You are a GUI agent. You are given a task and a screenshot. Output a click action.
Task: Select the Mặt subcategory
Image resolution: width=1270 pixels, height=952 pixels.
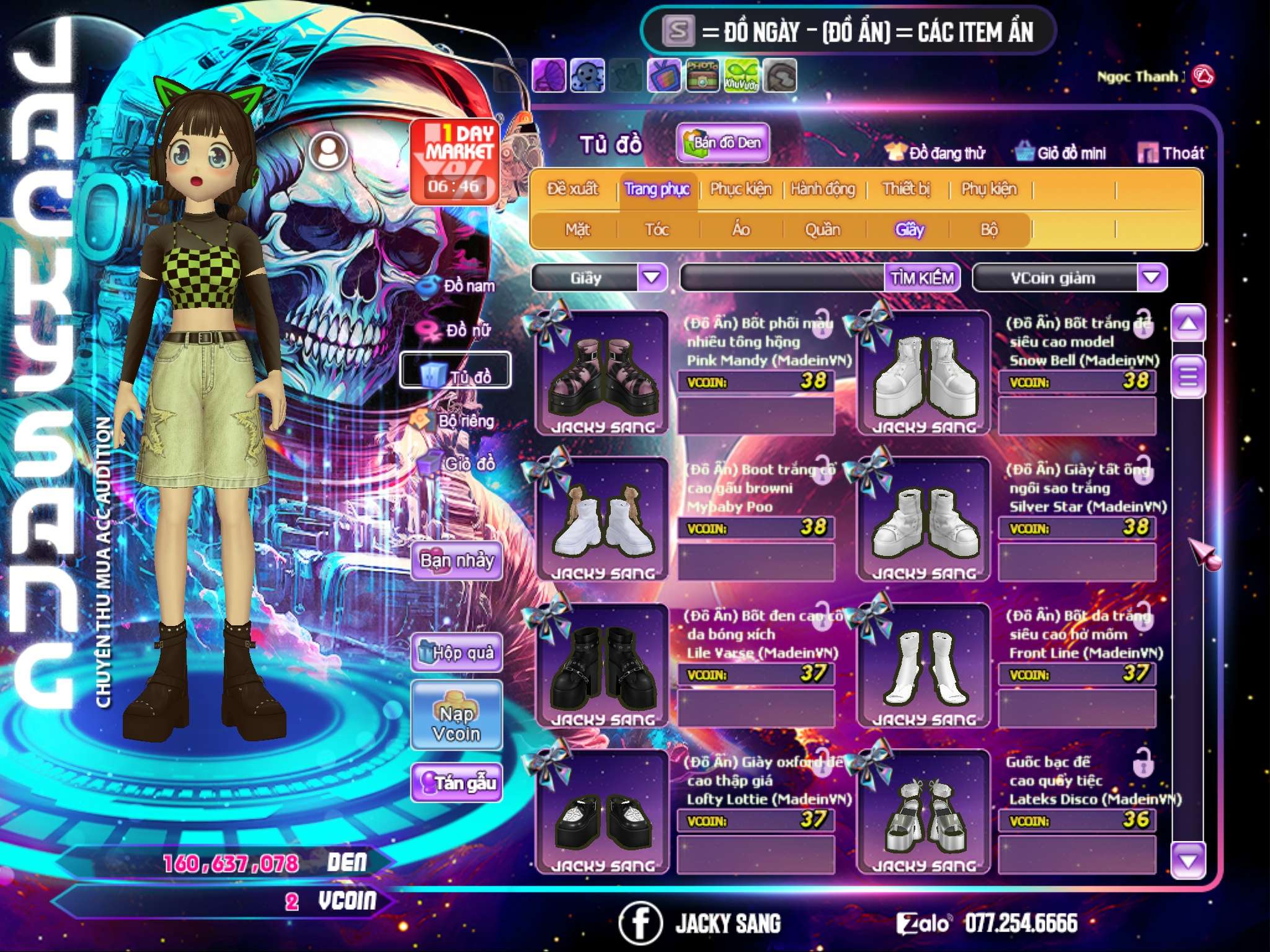coord(577,230)
